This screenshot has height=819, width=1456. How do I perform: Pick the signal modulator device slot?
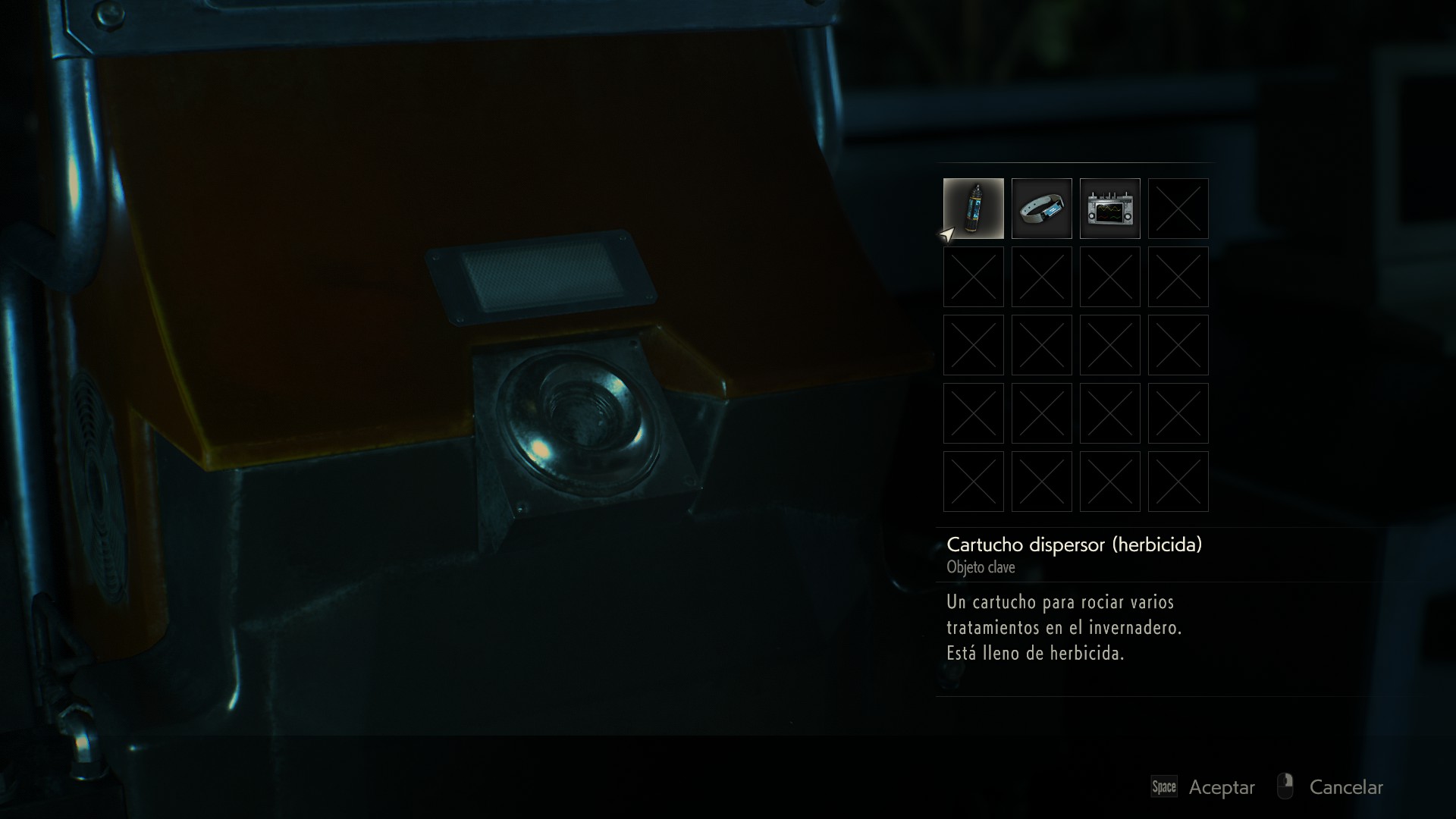coord(1109,209)
